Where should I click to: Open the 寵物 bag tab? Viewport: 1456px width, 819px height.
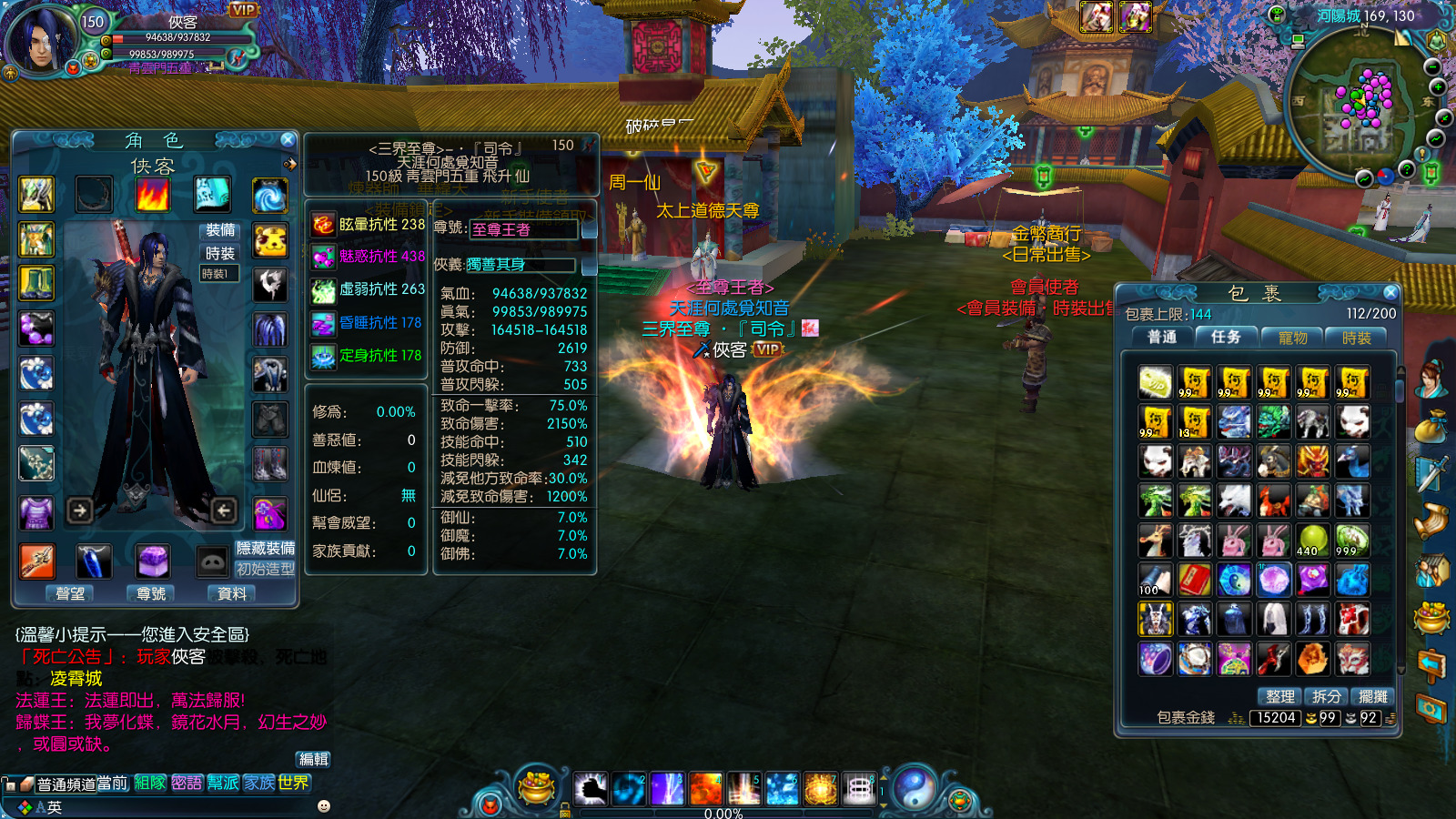(1292, 338)
